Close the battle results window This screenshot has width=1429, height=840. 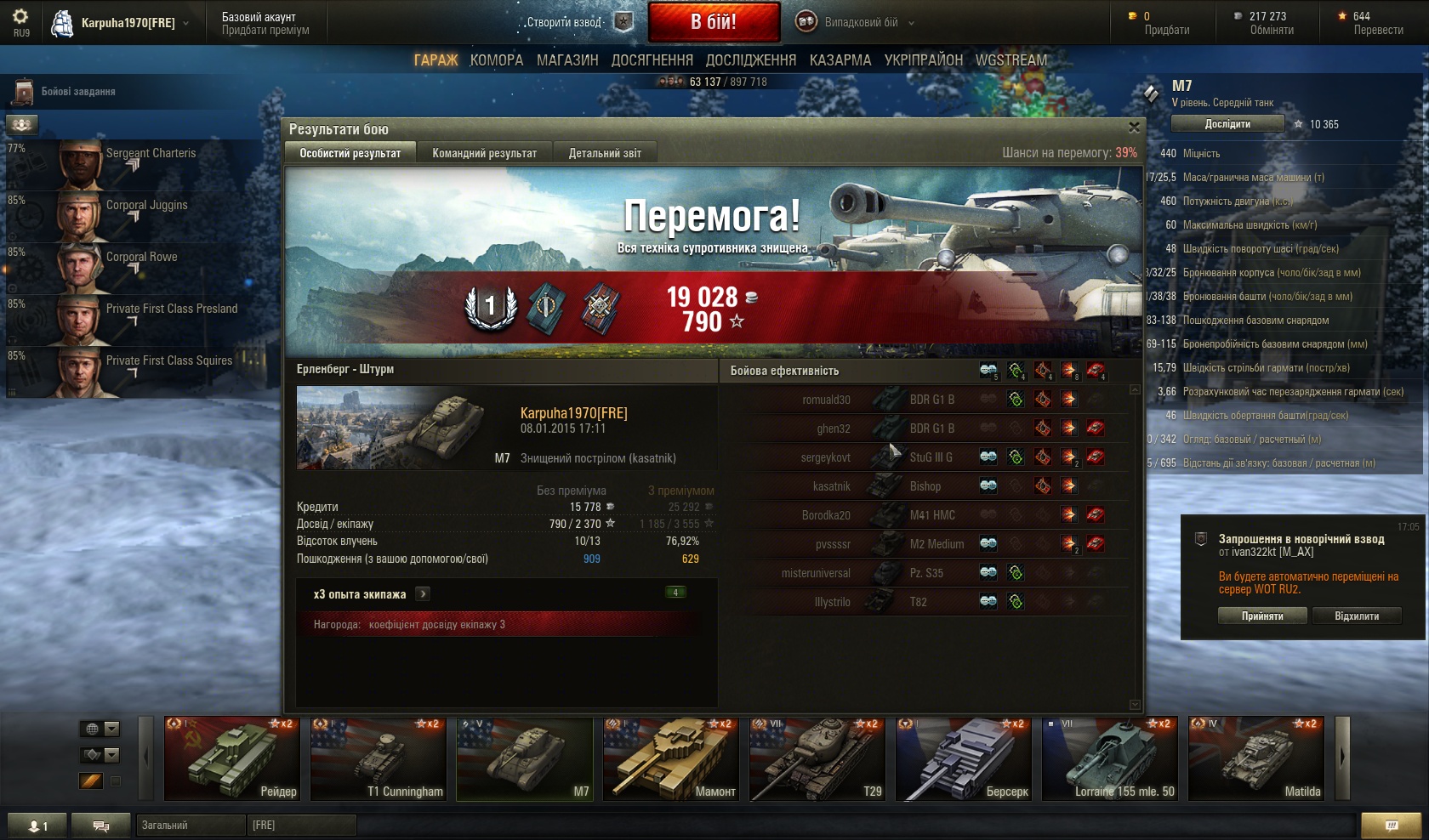click(1133, 128)
